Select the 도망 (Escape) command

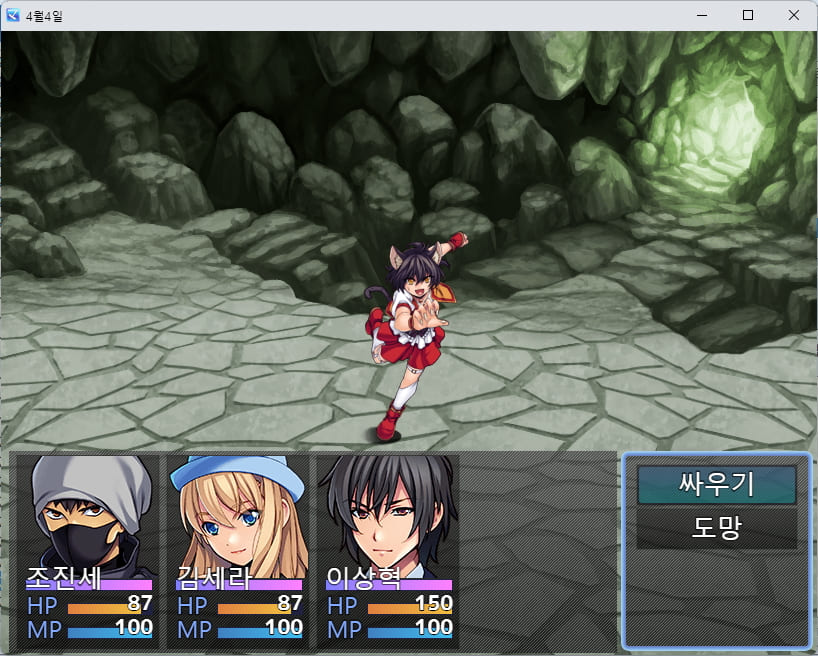pyautogui.click(x=716, y=528)
